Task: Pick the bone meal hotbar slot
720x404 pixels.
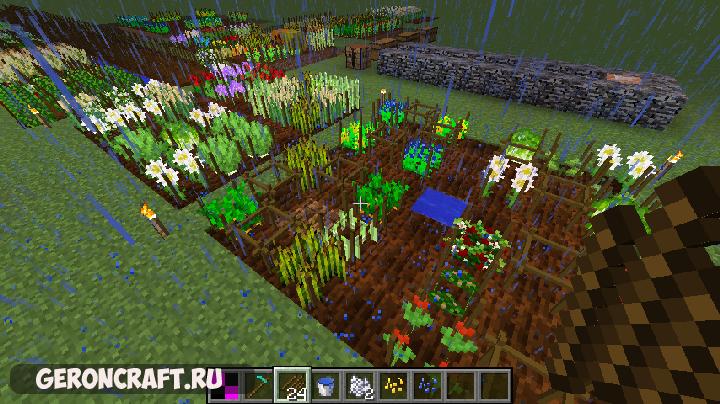Action: 360,384
